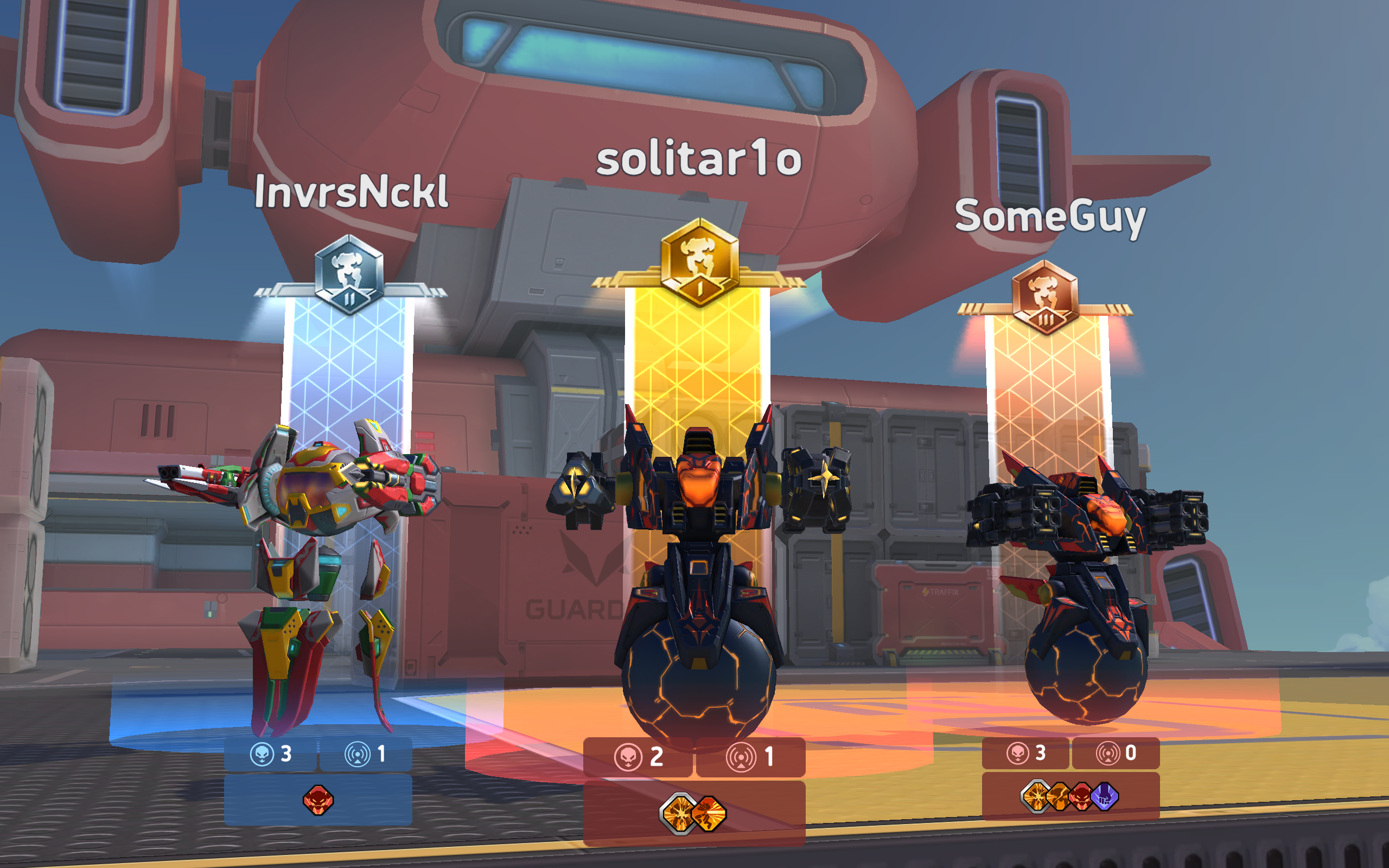Select the beacon icon showing 0 under SomeGuy
The width and height of the screenshot is (1389, 868).
tap(1108, 754)
